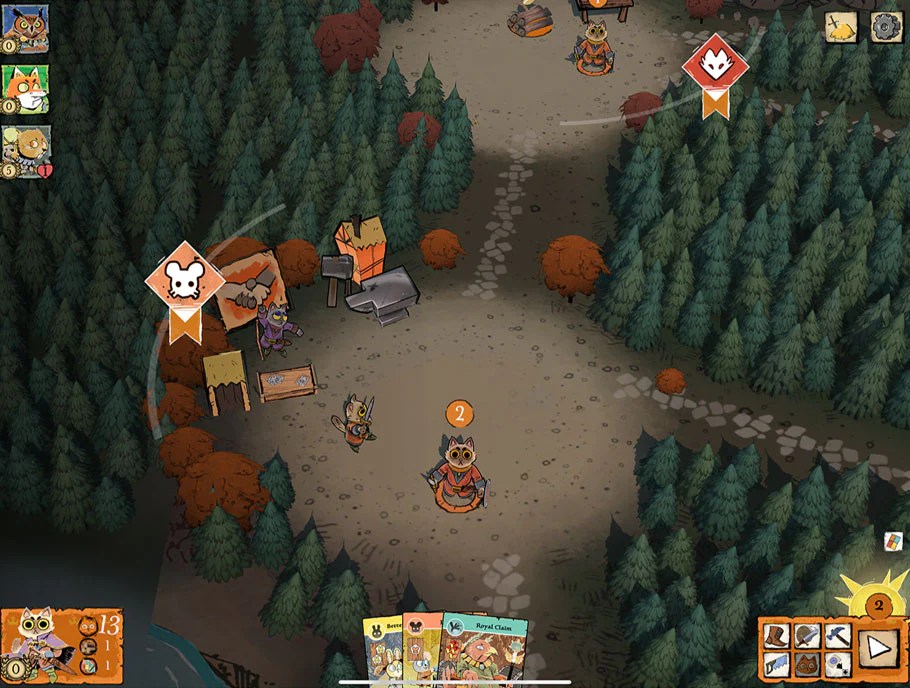Use the sword and shield item
The image size is (910, 688).
[807, 635]
